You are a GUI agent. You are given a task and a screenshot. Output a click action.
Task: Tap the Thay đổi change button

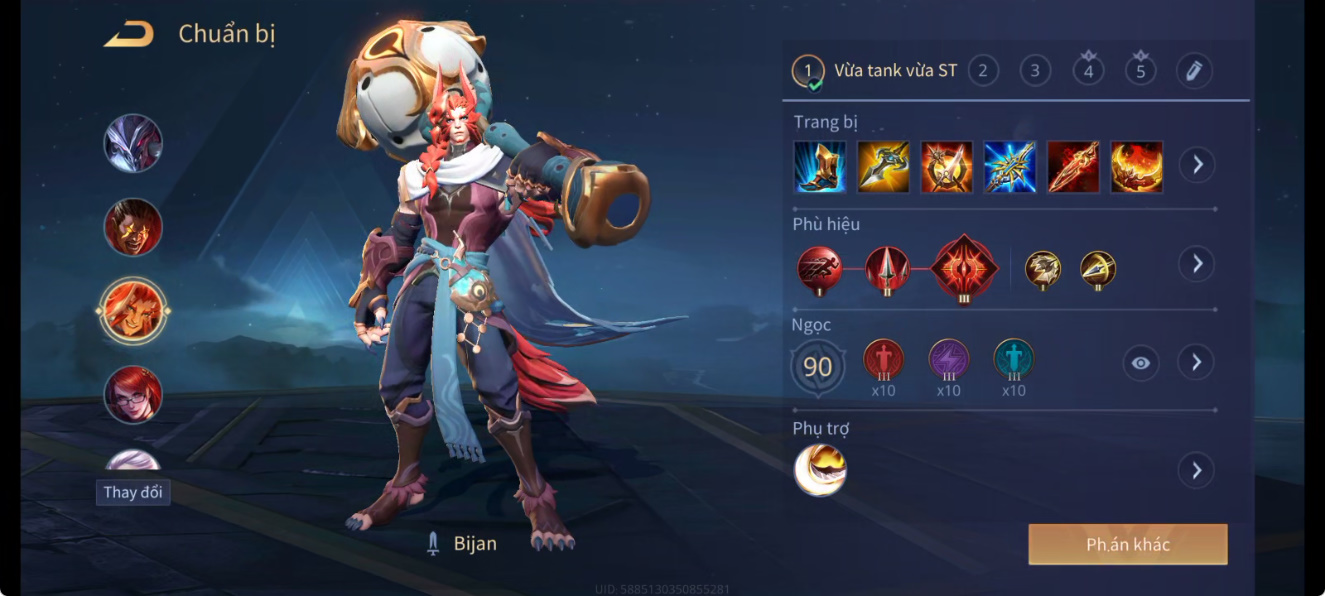click(133, 492)
